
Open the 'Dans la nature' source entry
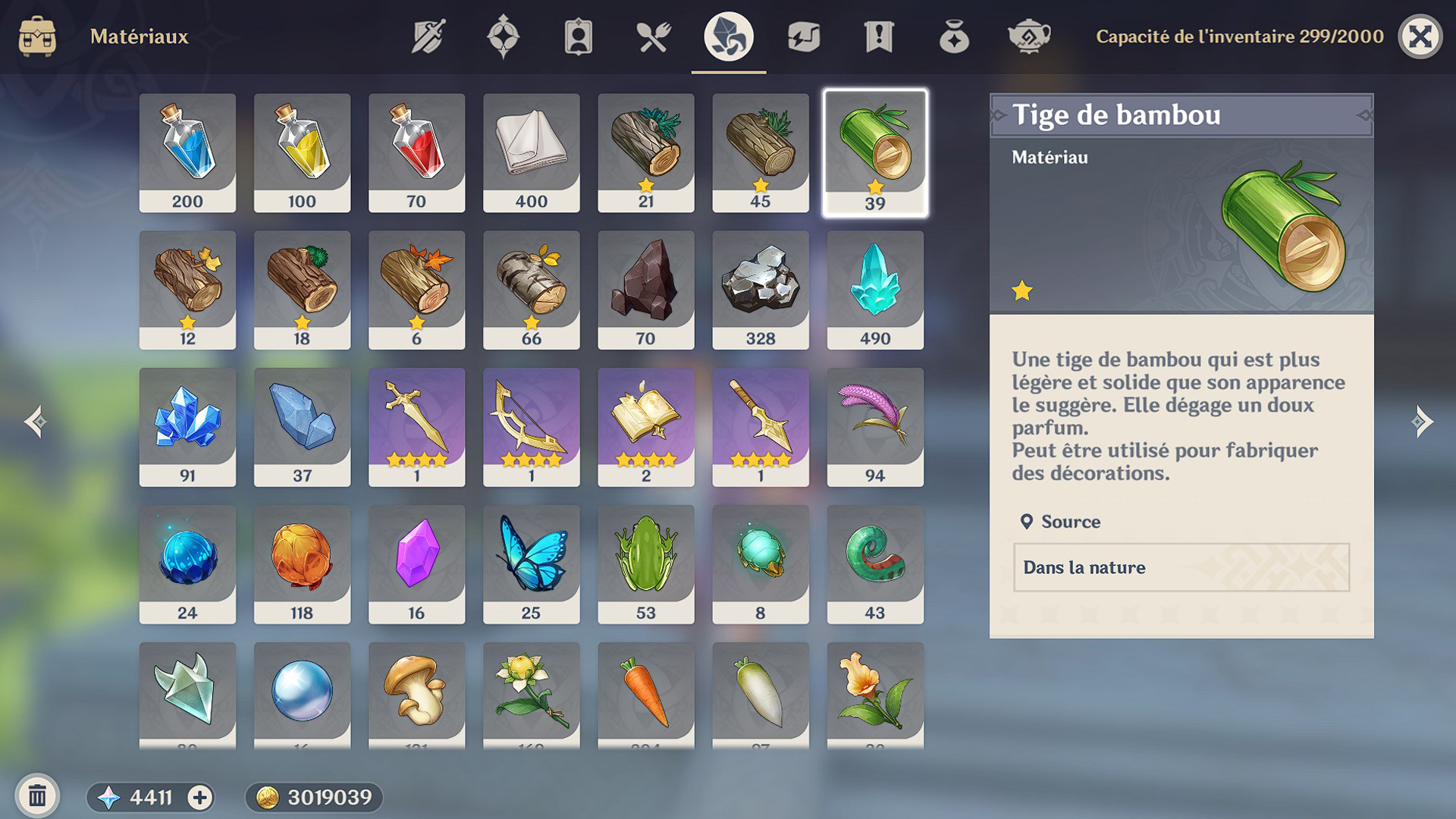pos(1181,567)
